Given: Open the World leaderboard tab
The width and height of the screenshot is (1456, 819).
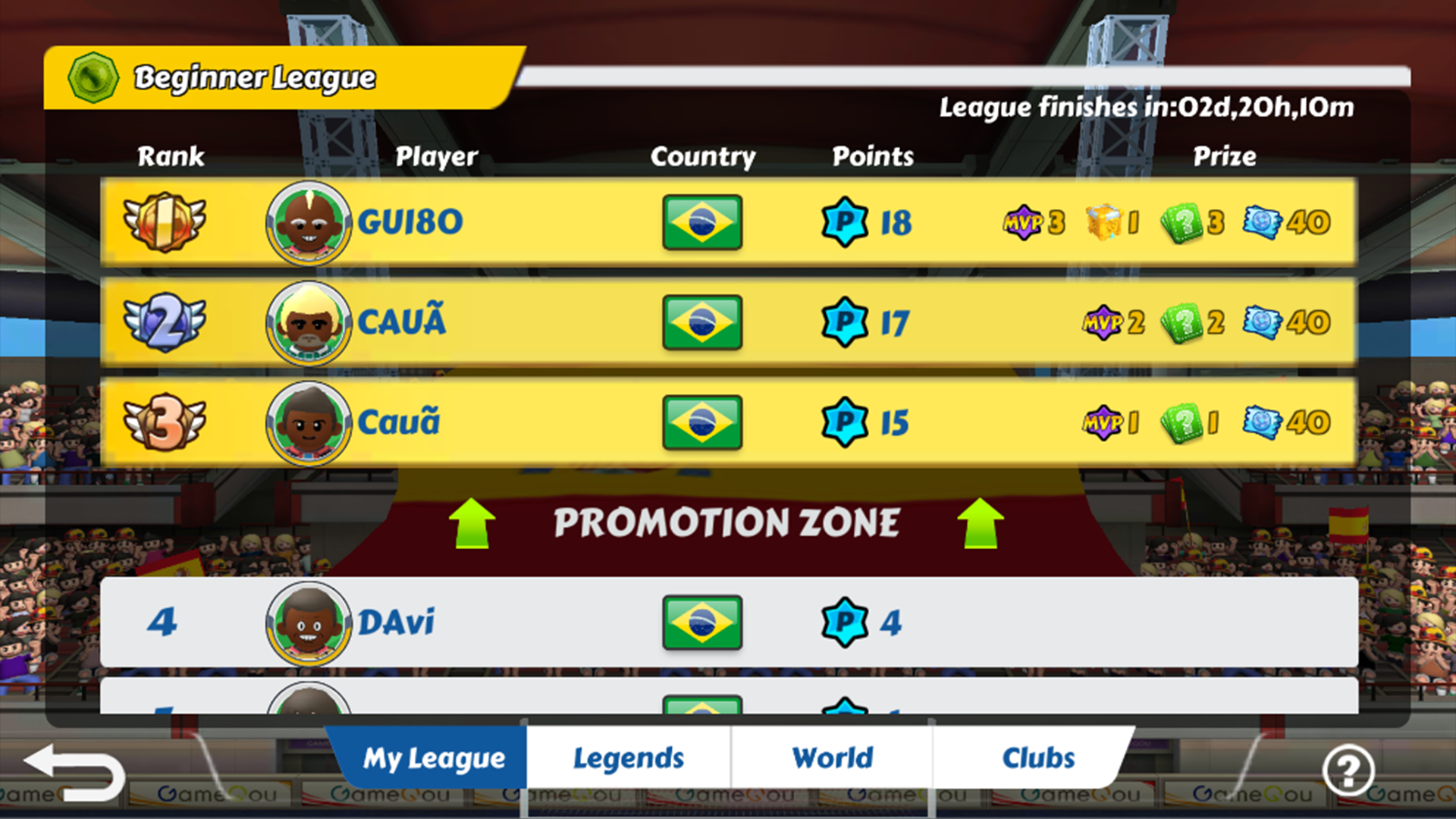Looking at the screenshot, I should [831, 757].
